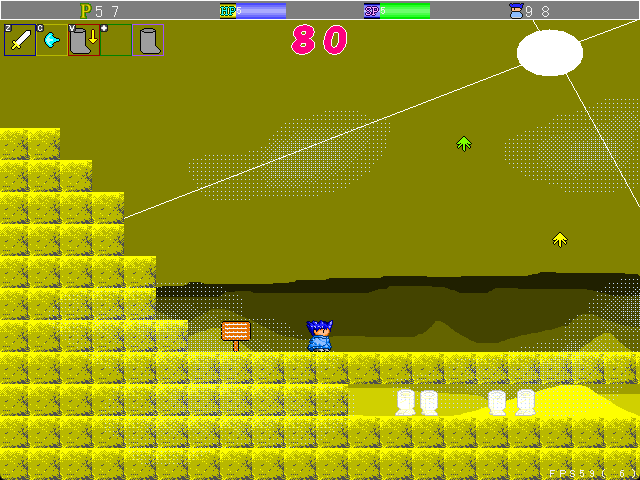Screen dimensions: 640x480
Task: Select the grey boot equipment slot
Action: point(149,40)
